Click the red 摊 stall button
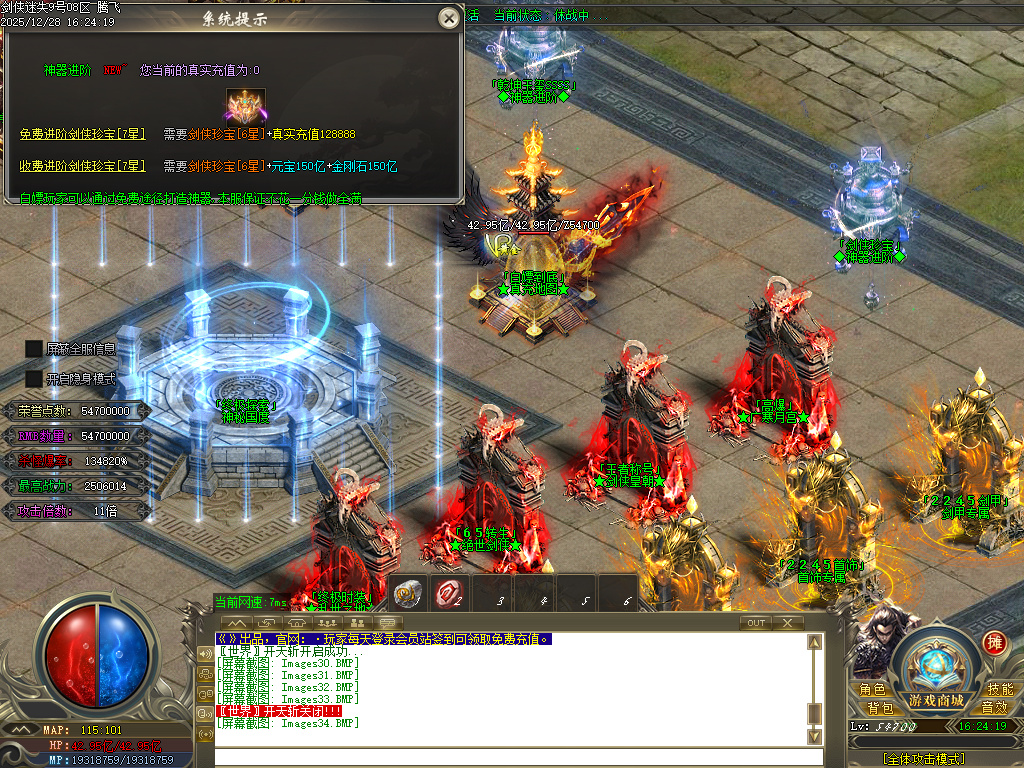This screenshot has height=768, width=1024. (994, 642)
